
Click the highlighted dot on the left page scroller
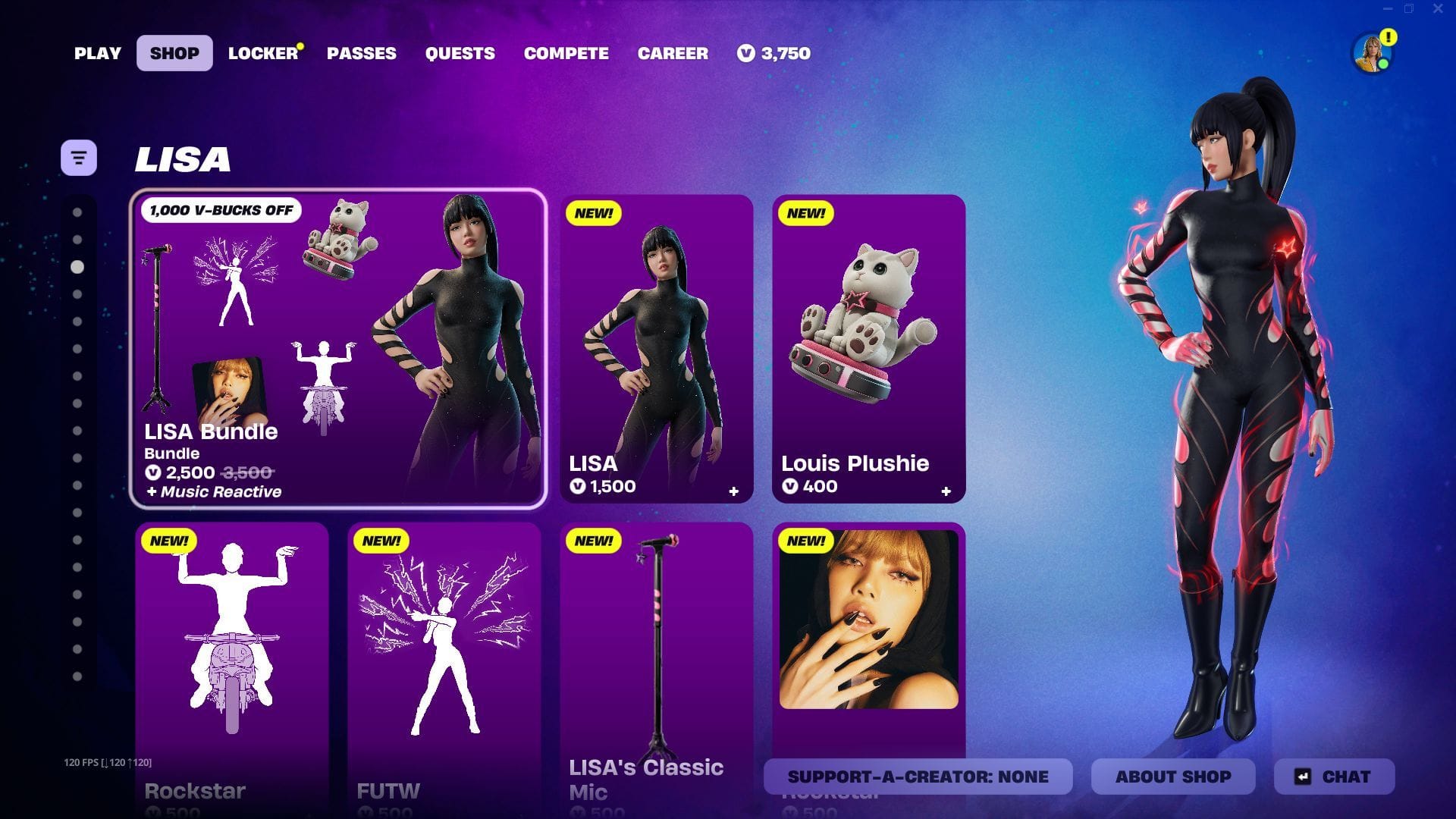[x=76, y=266]
